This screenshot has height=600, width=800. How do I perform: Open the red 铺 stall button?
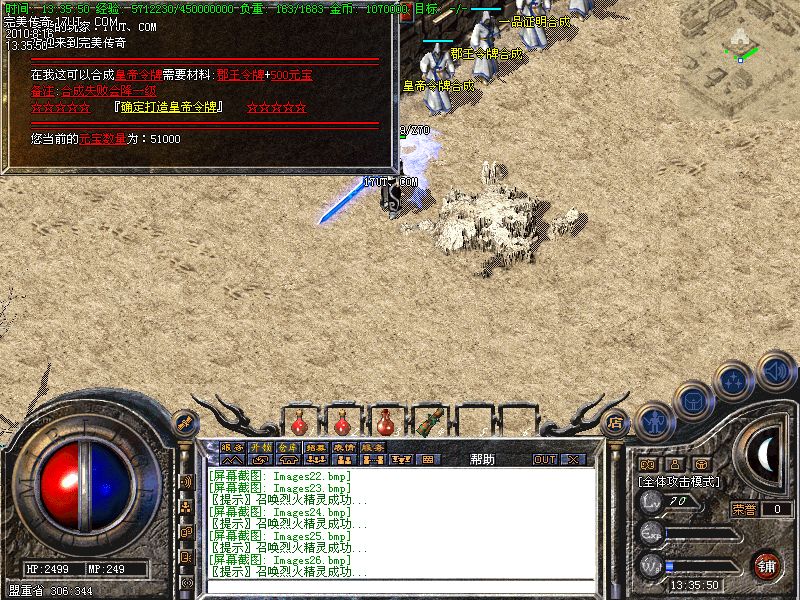[767, 565]
